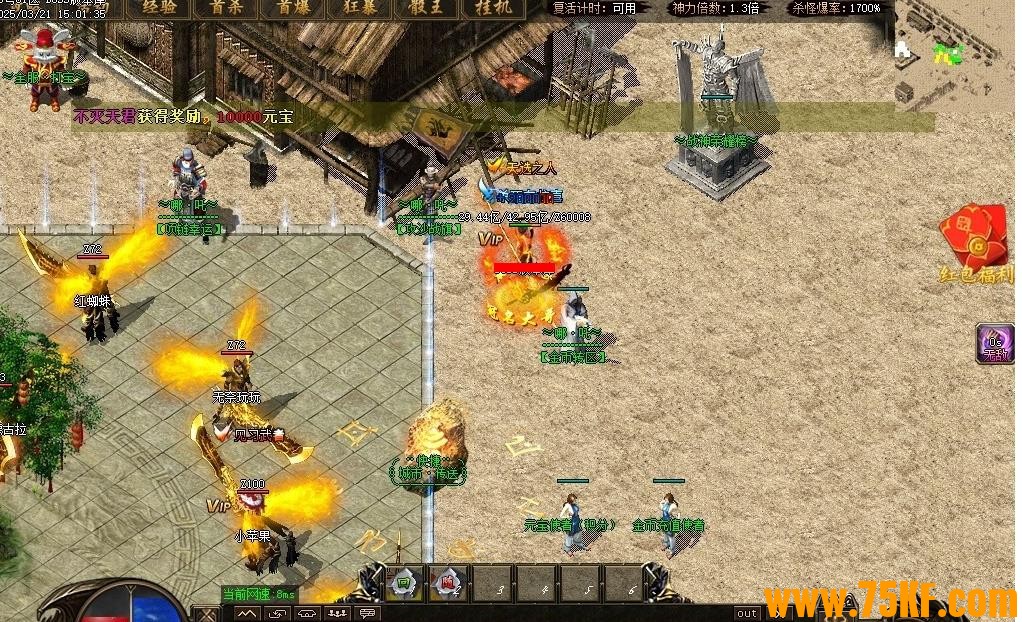Toggle the 挂机 auto-battle button

click(494, 9)
